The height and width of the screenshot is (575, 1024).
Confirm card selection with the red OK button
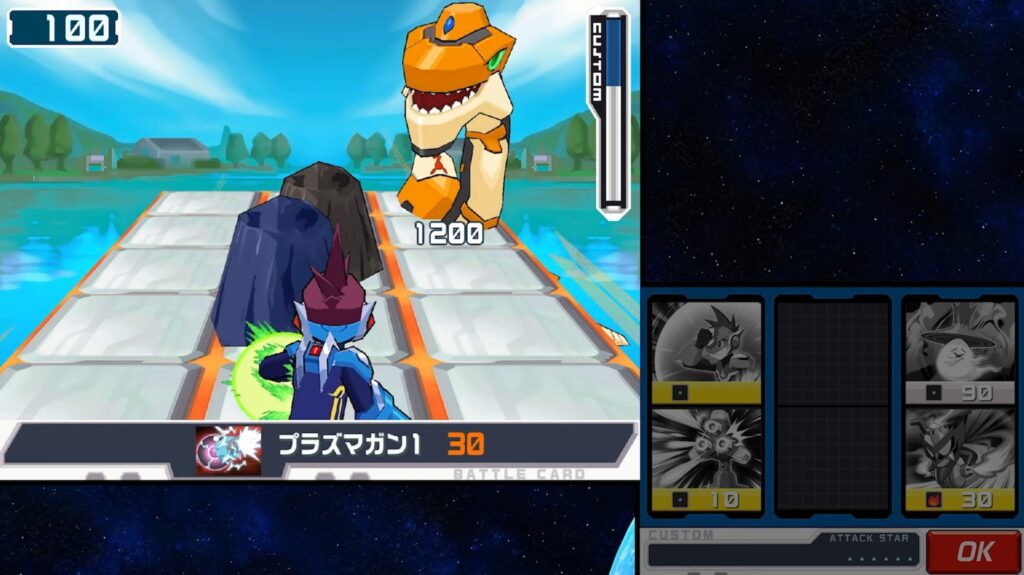[973, 551]
